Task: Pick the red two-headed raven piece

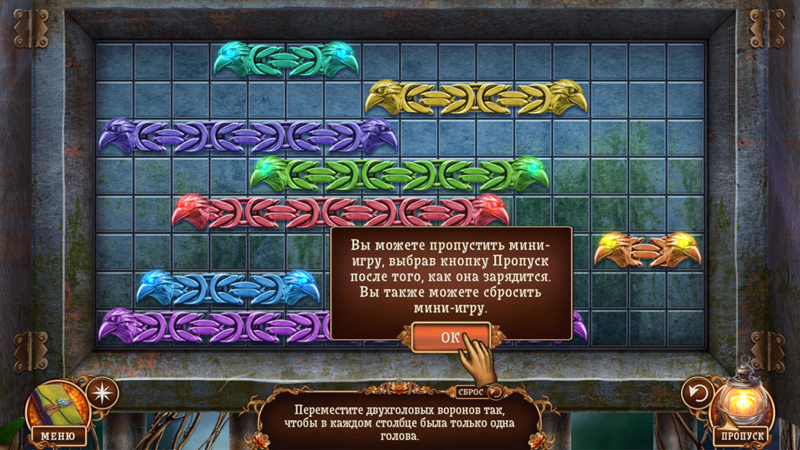Action: point(340,211)
